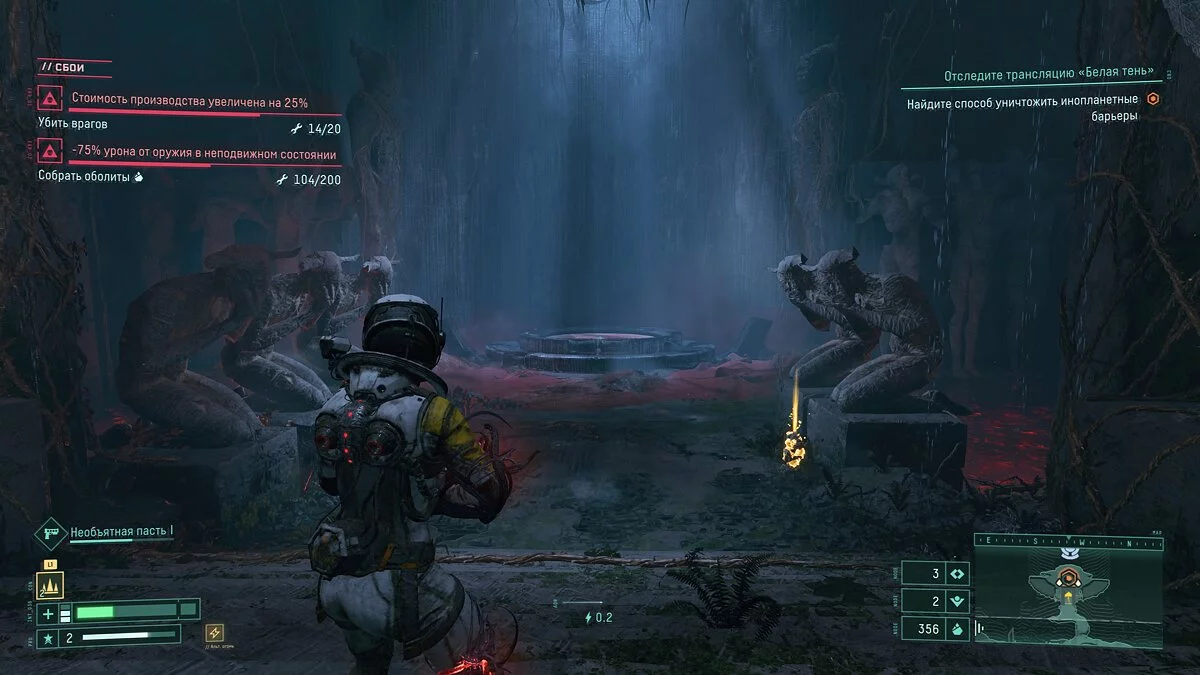Activate the lightning alt-fire icon
1200x675 pixels.
click(214, 632)
